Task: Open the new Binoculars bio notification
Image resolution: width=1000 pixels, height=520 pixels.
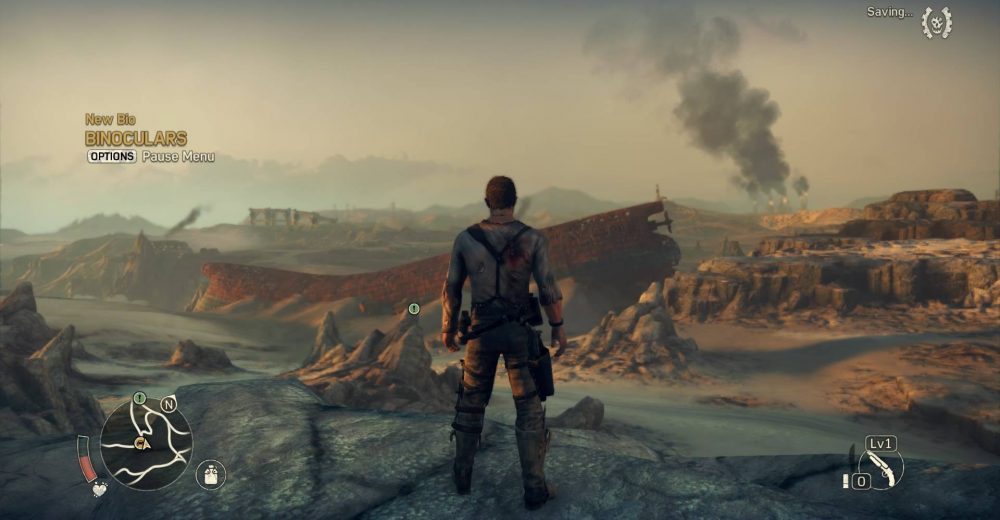Action: click(x=136, y=139)
